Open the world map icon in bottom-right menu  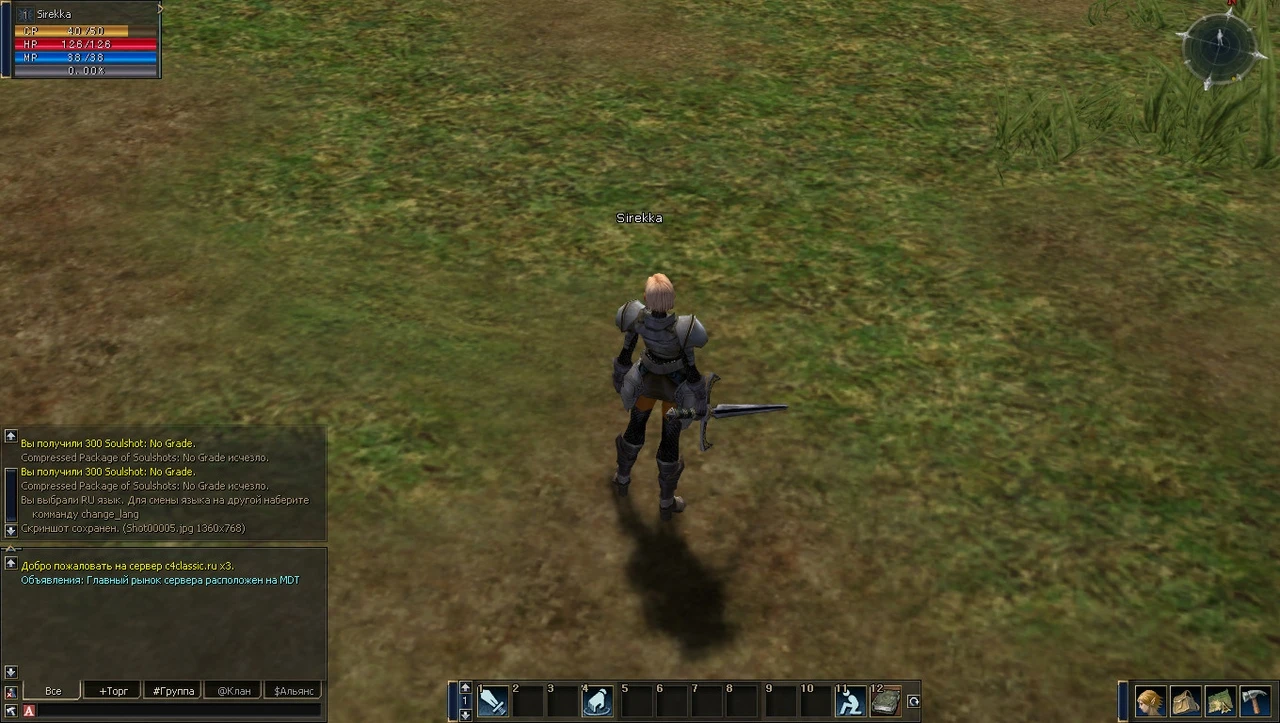pyautogui.click(x=1221, y=700)
